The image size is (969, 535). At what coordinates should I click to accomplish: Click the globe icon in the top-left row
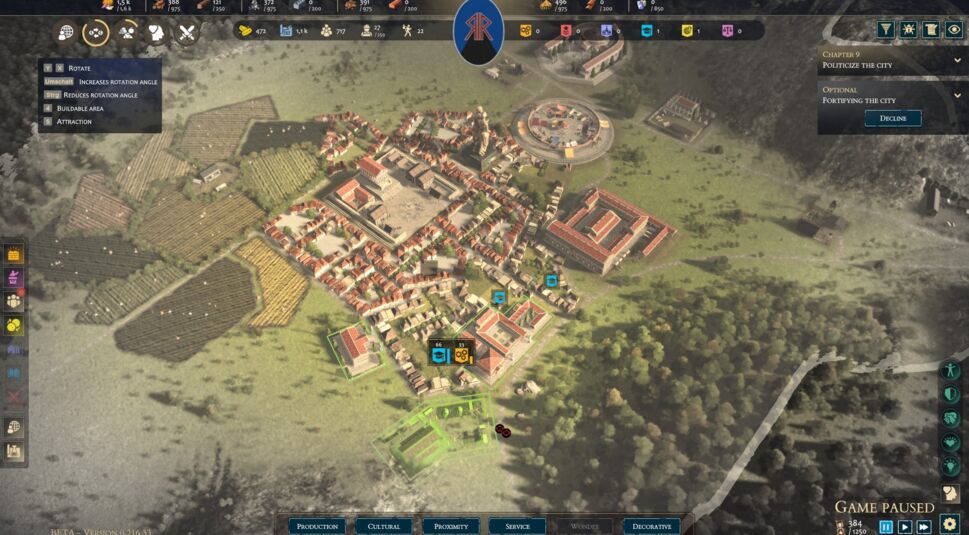66,33
